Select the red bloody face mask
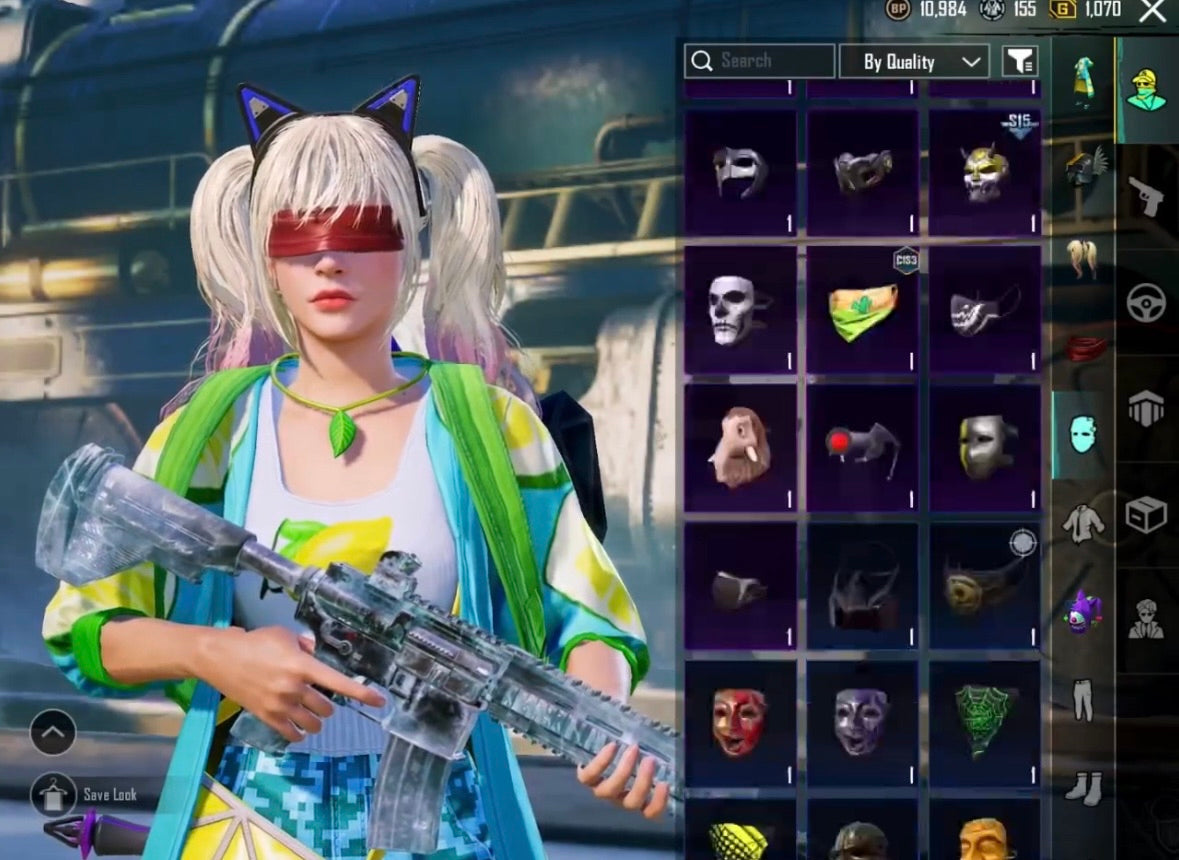This screenshot has height=860, width=1179. (740, 722)
